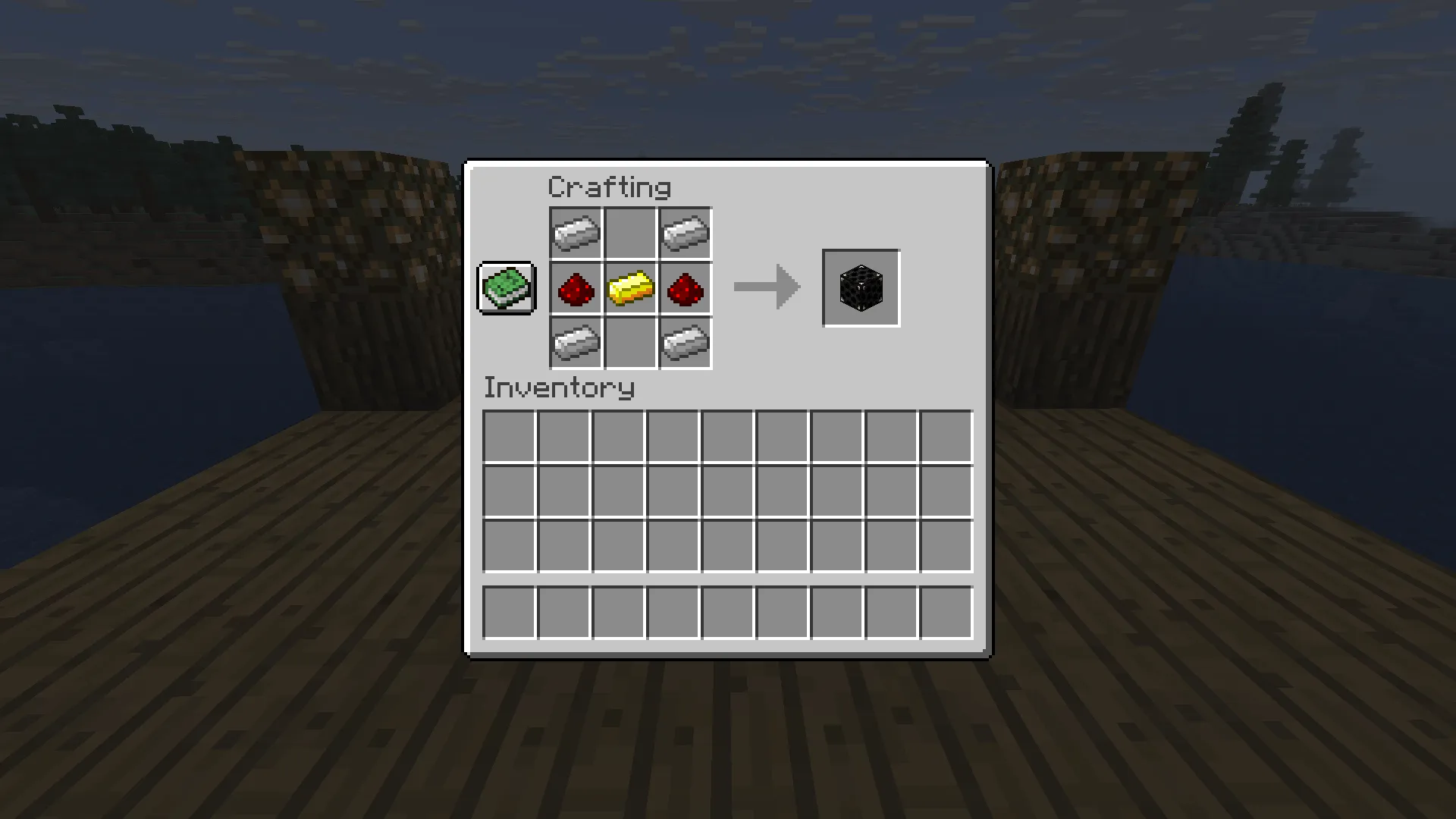1456x819 pixels.
Task: Click the empty center slot of the crafting grid
Action: click(630, 233)
